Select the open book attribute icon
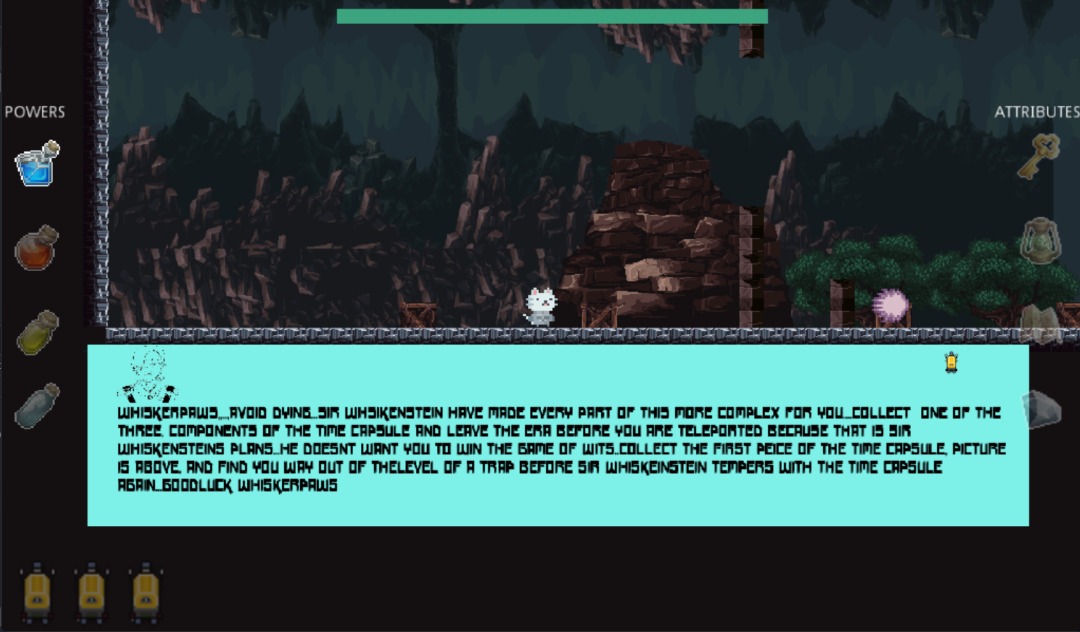This screenshot has width=1080, height=632. coord(1040,324)
